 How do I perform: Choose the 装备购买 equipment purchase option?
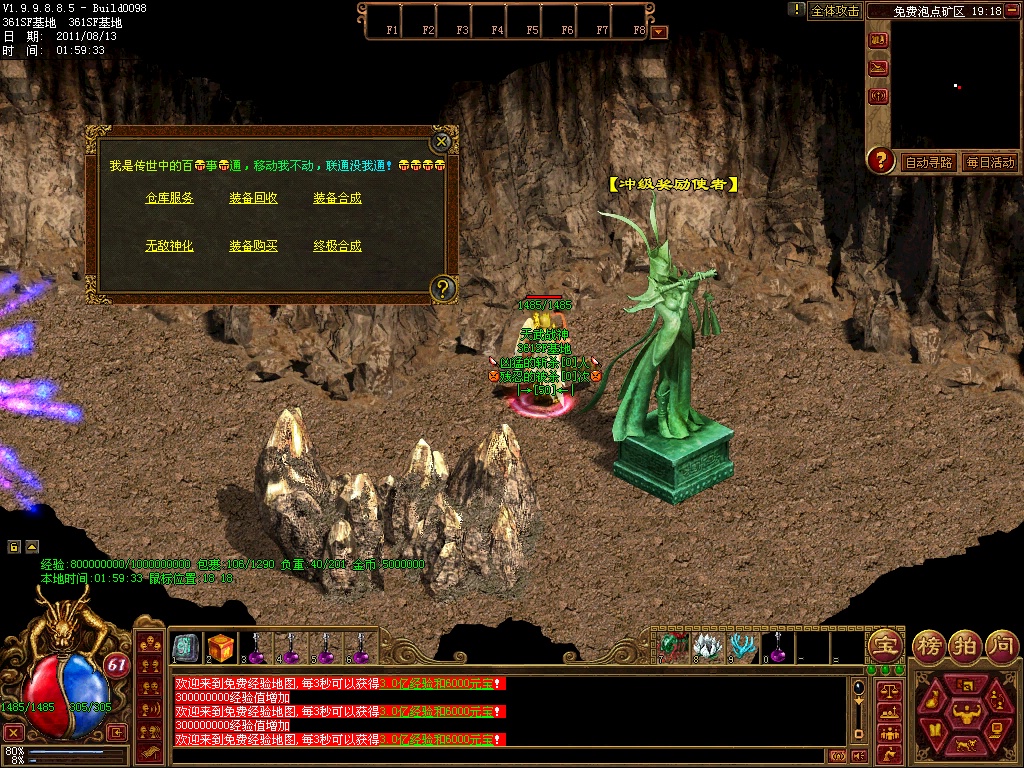(x=253, y=246)
